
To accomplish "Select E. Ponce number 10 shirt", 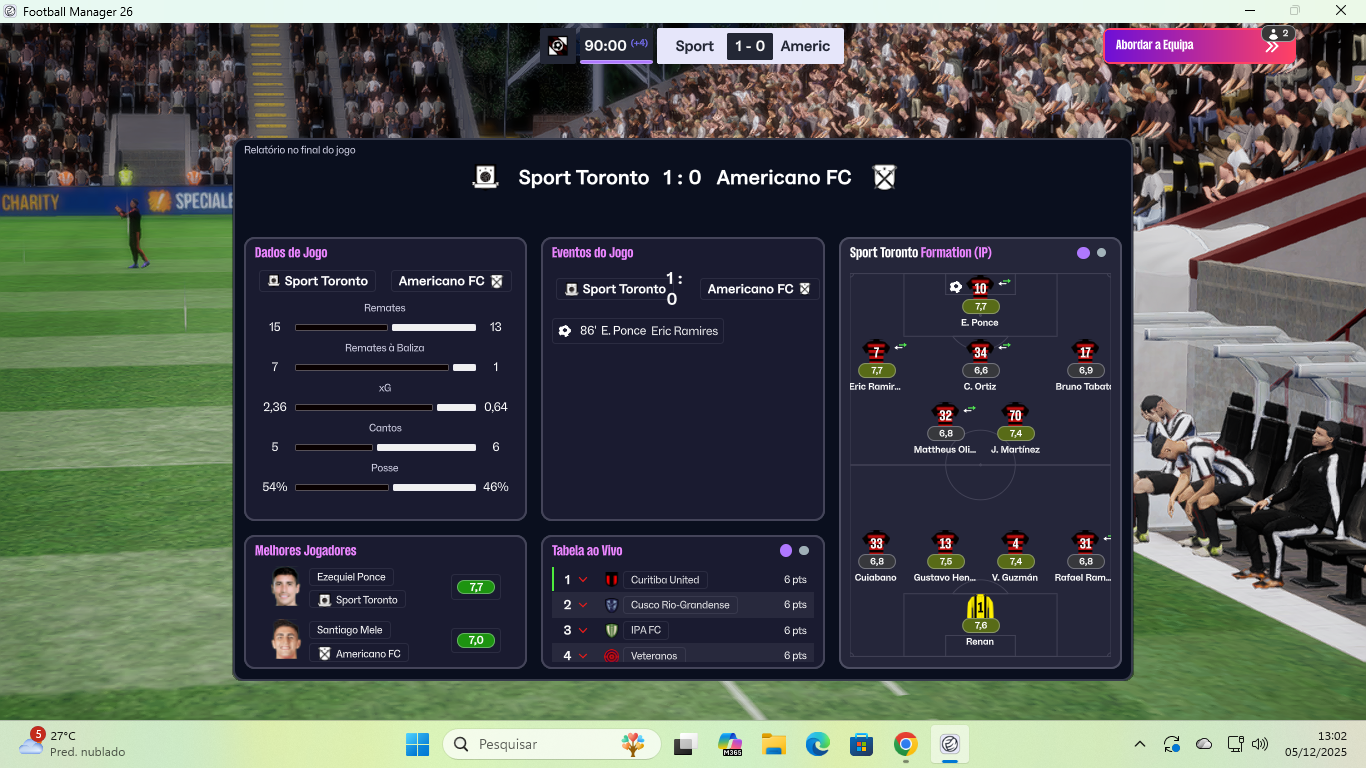I will click(980, 288).
